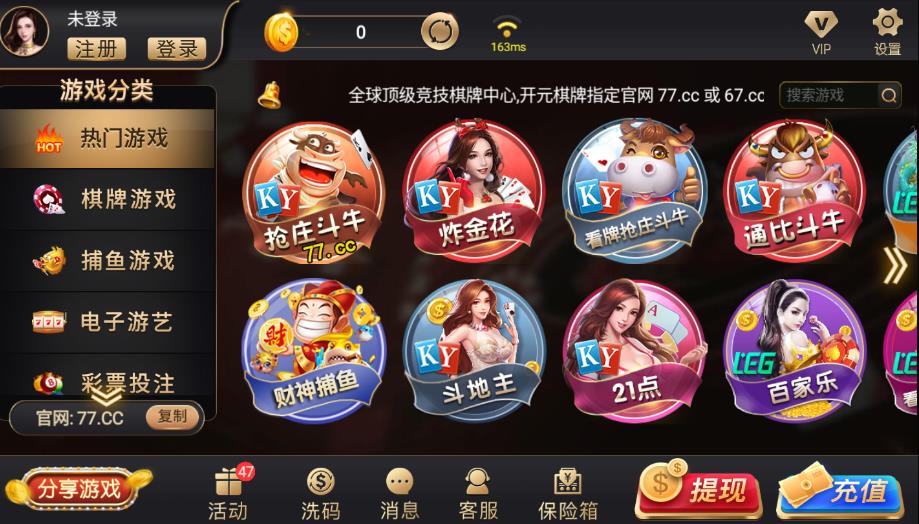Viewport: 919px width, 524px height.
Task: Open the 登录 login button
Action: point(176,48)
